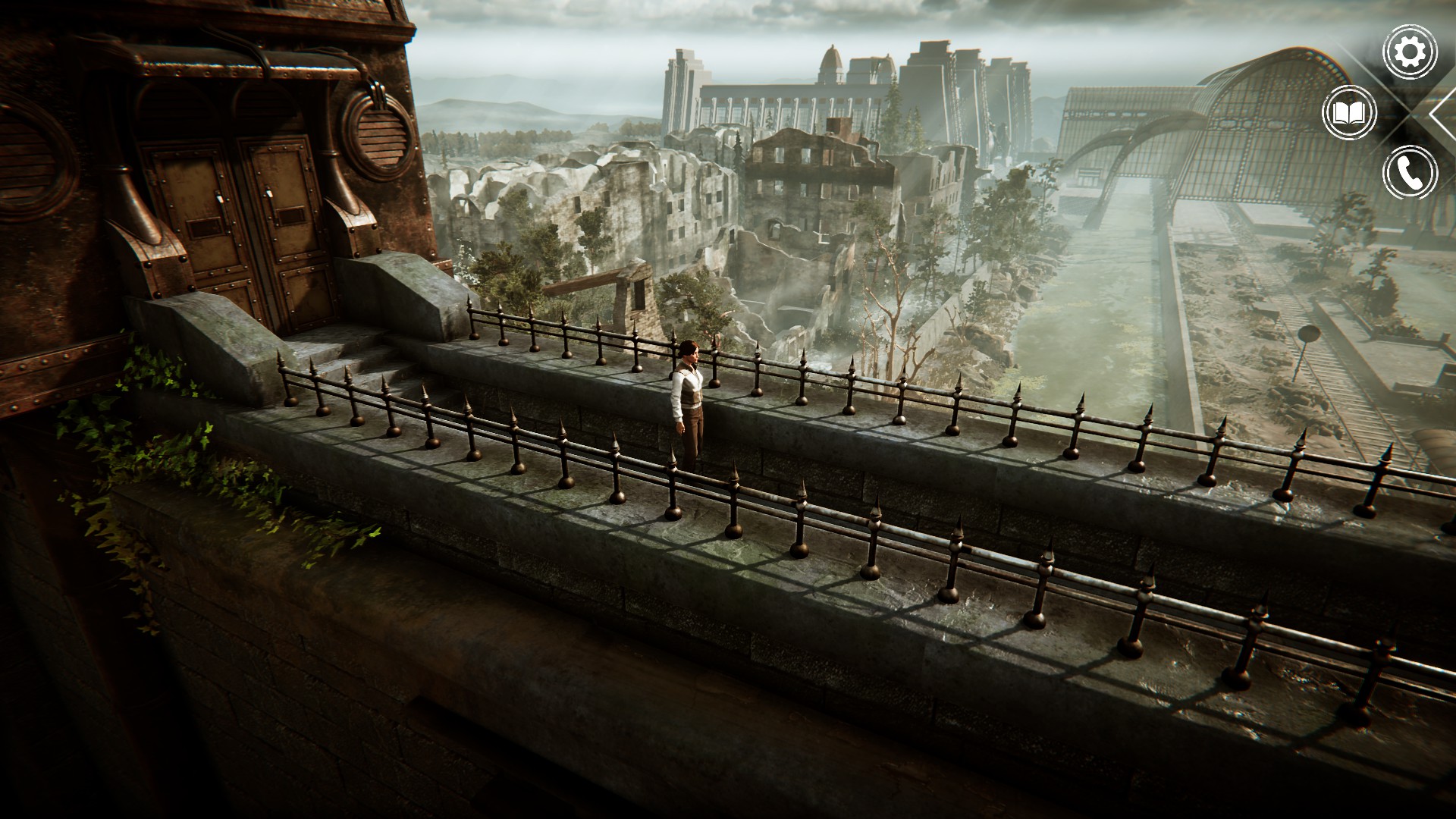Use the telephone handset icon
Image resolution: width=1456 pixels, height=819 pixels.
click(x=1410, y=173)
